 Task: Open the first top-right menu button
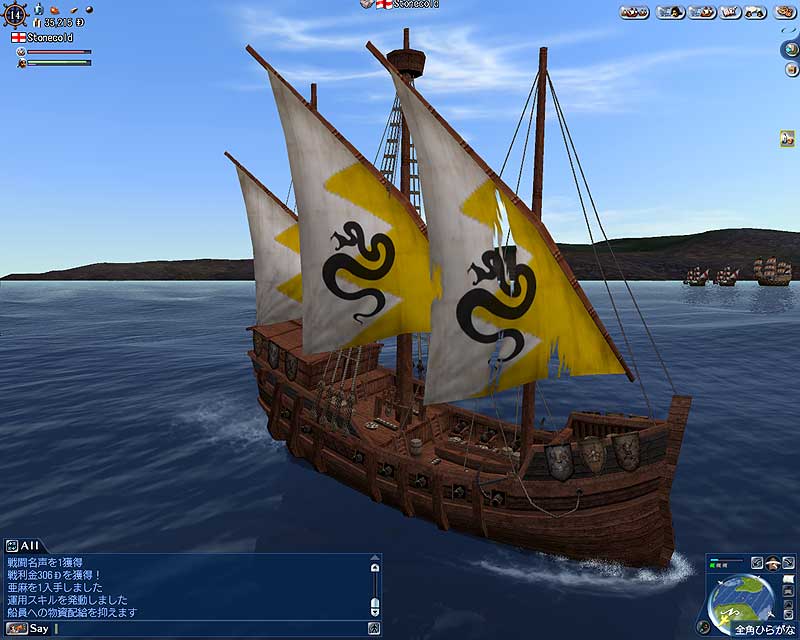(x=635, y=12)
